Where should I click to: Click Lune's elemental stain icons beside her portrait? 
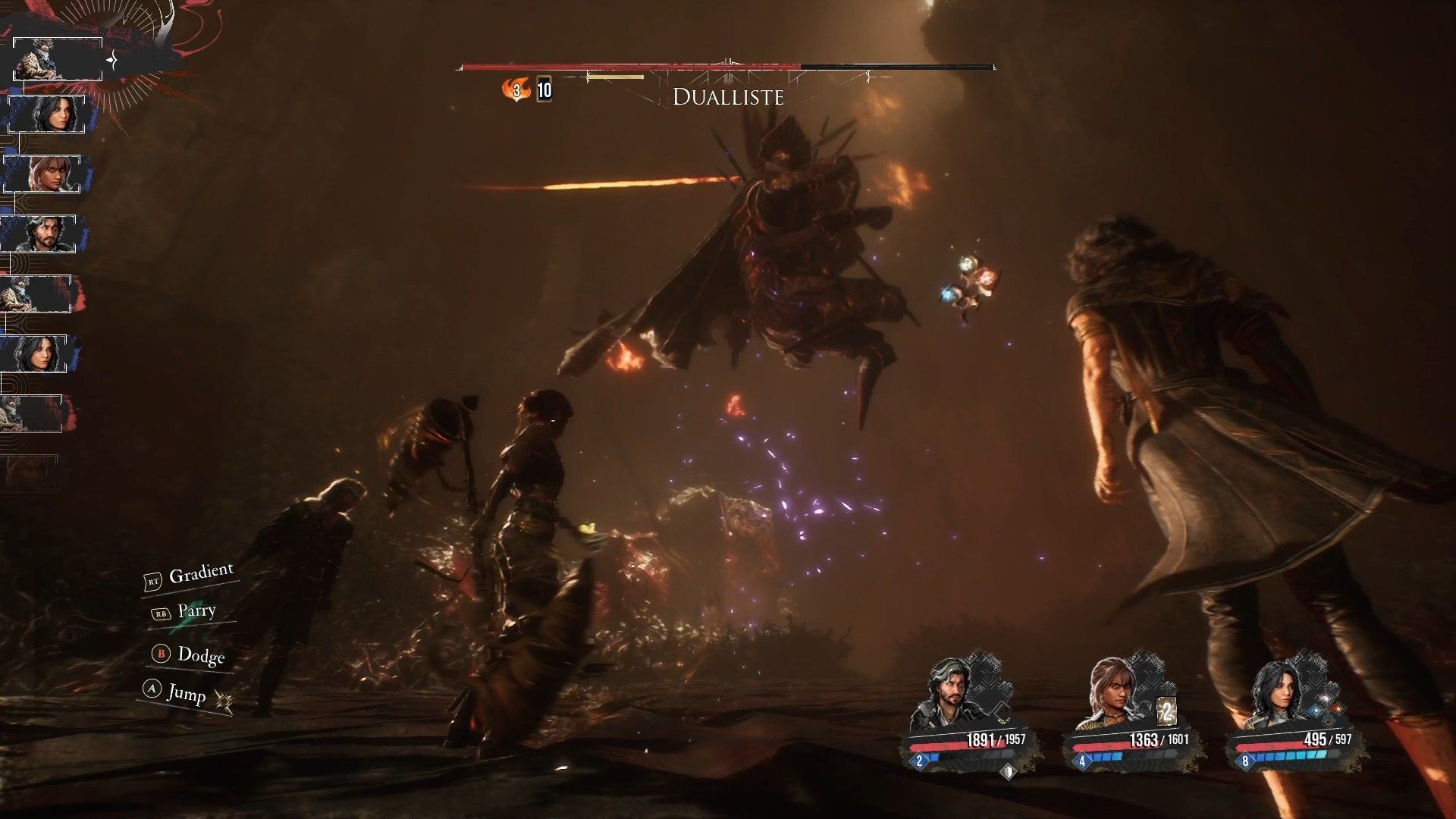[1327, 710]
